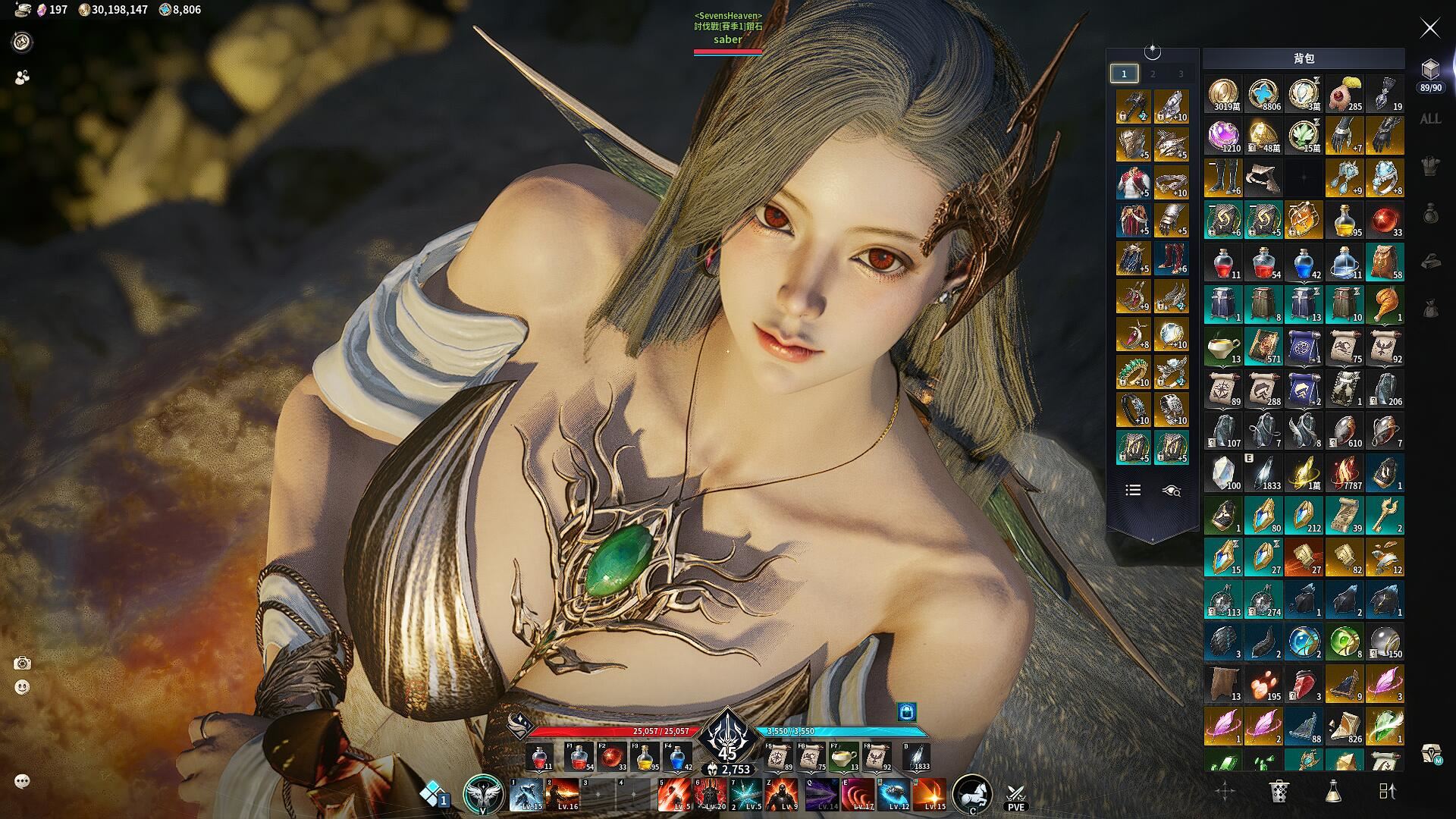Select the yellow potion stack of 95

(1345, 220)
